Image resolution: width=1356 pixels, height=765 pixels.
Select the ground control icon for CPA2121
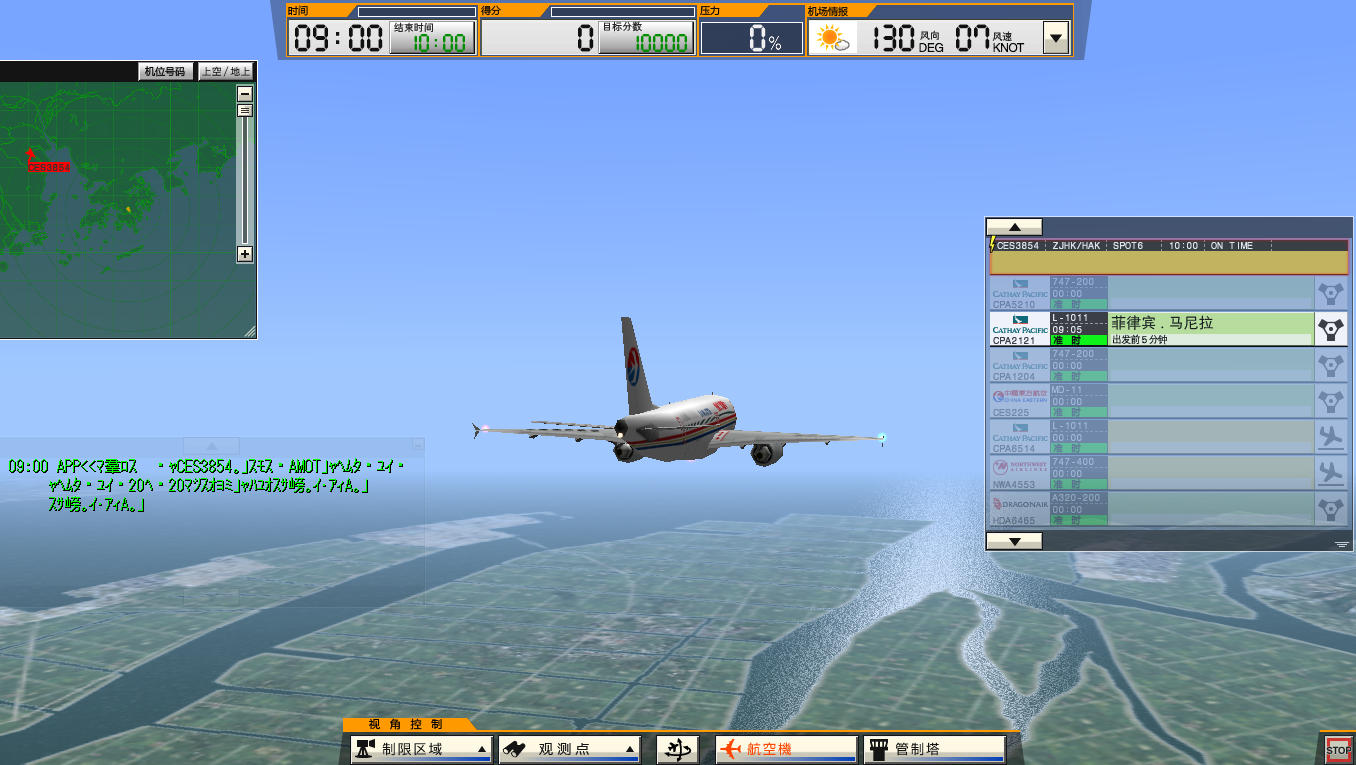click(x=1330, y=328)
